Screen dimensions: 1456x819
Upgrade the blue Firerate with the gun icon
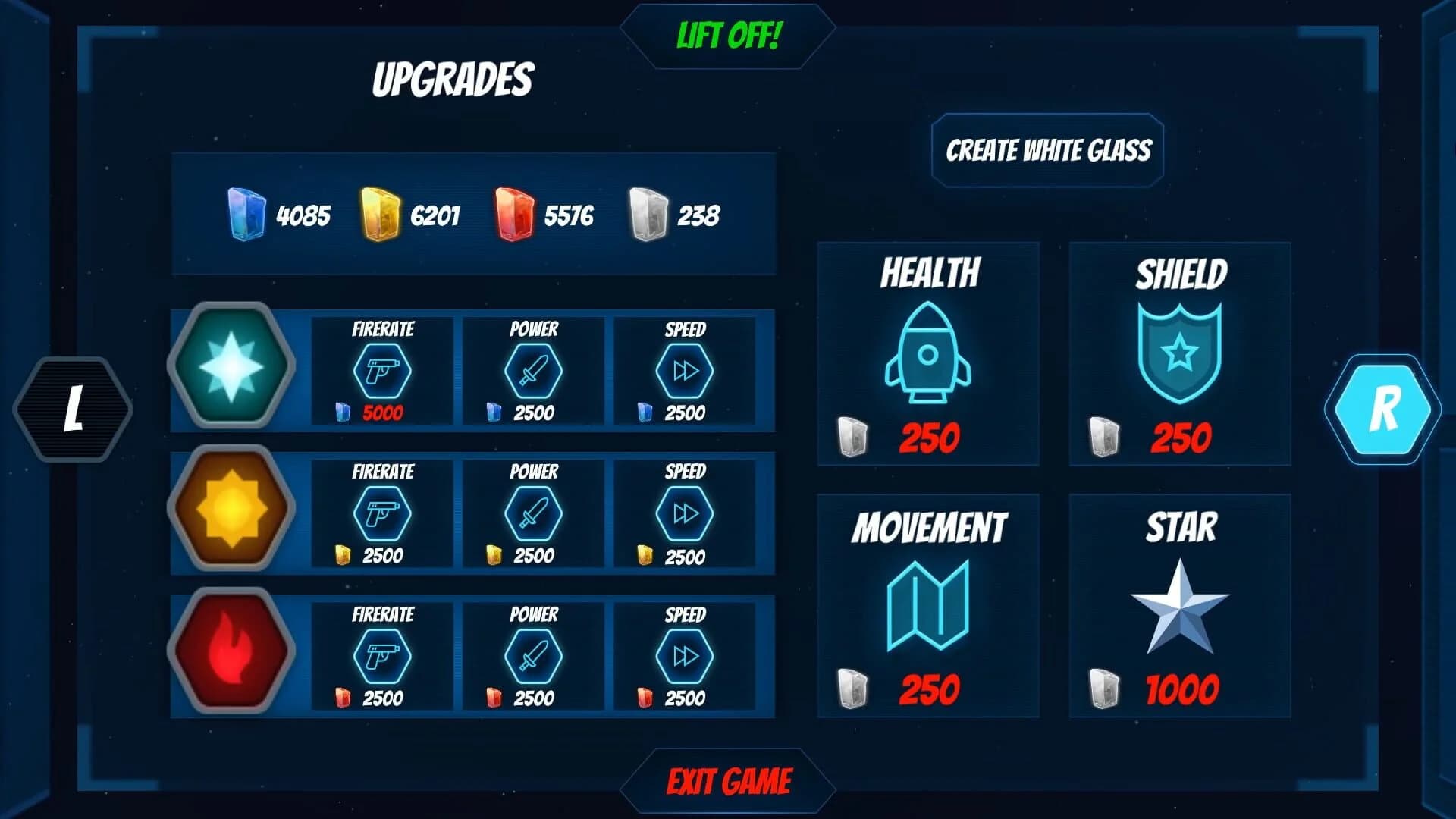(381, 372)
